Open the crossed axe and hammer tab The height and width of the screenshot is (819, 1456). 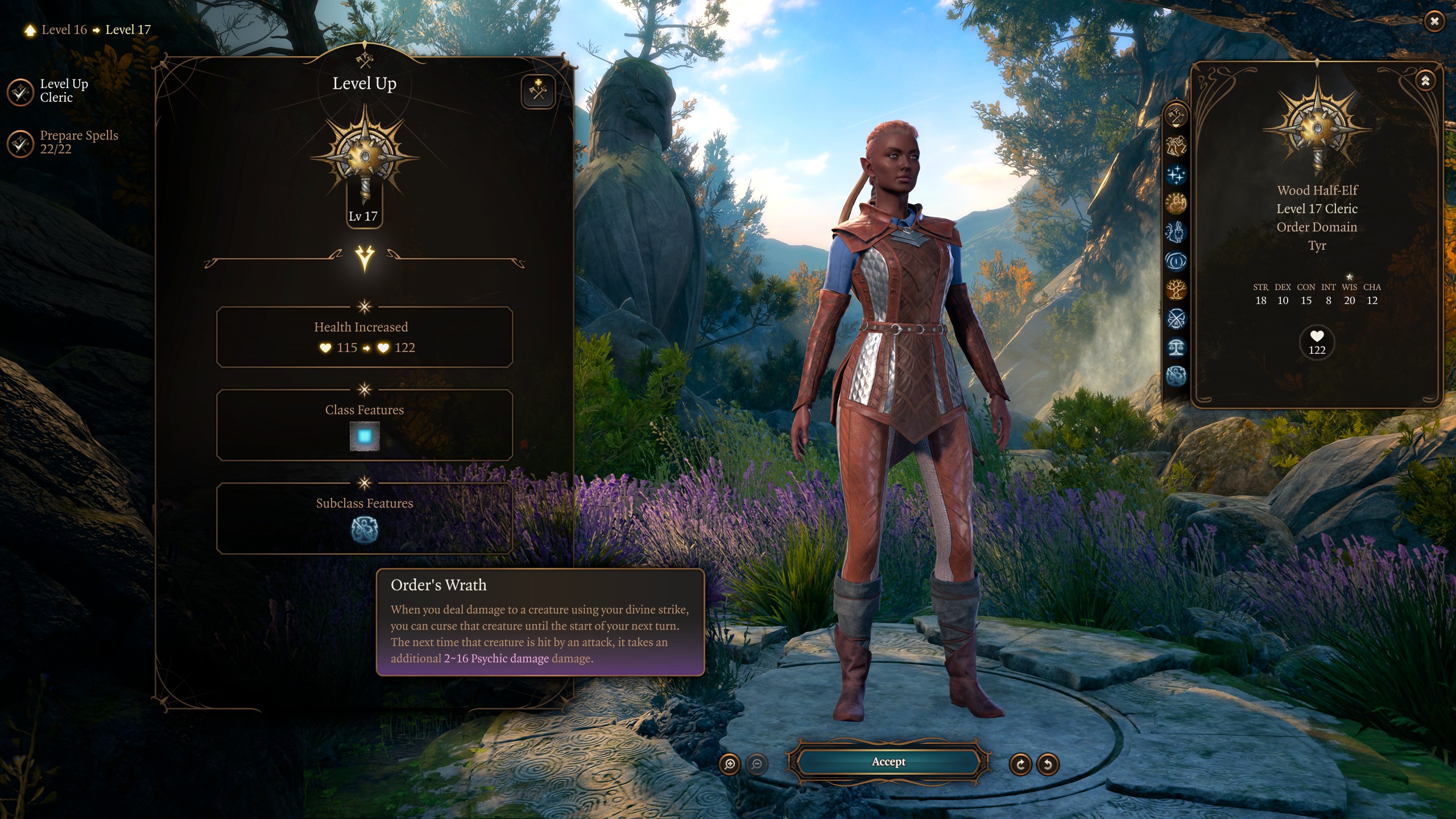point(1176,117)
